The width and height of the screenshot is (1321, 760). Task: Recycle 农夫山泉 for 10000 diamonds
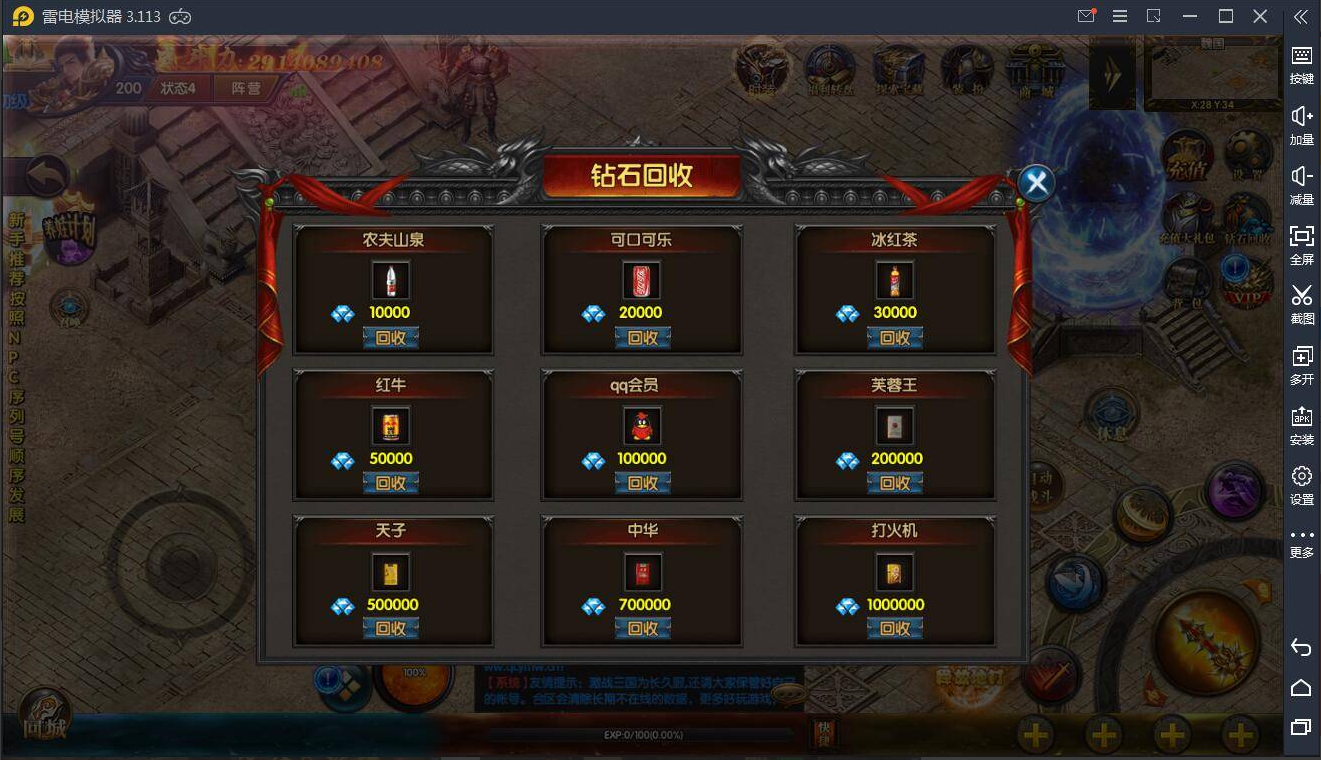click(390, 337)
